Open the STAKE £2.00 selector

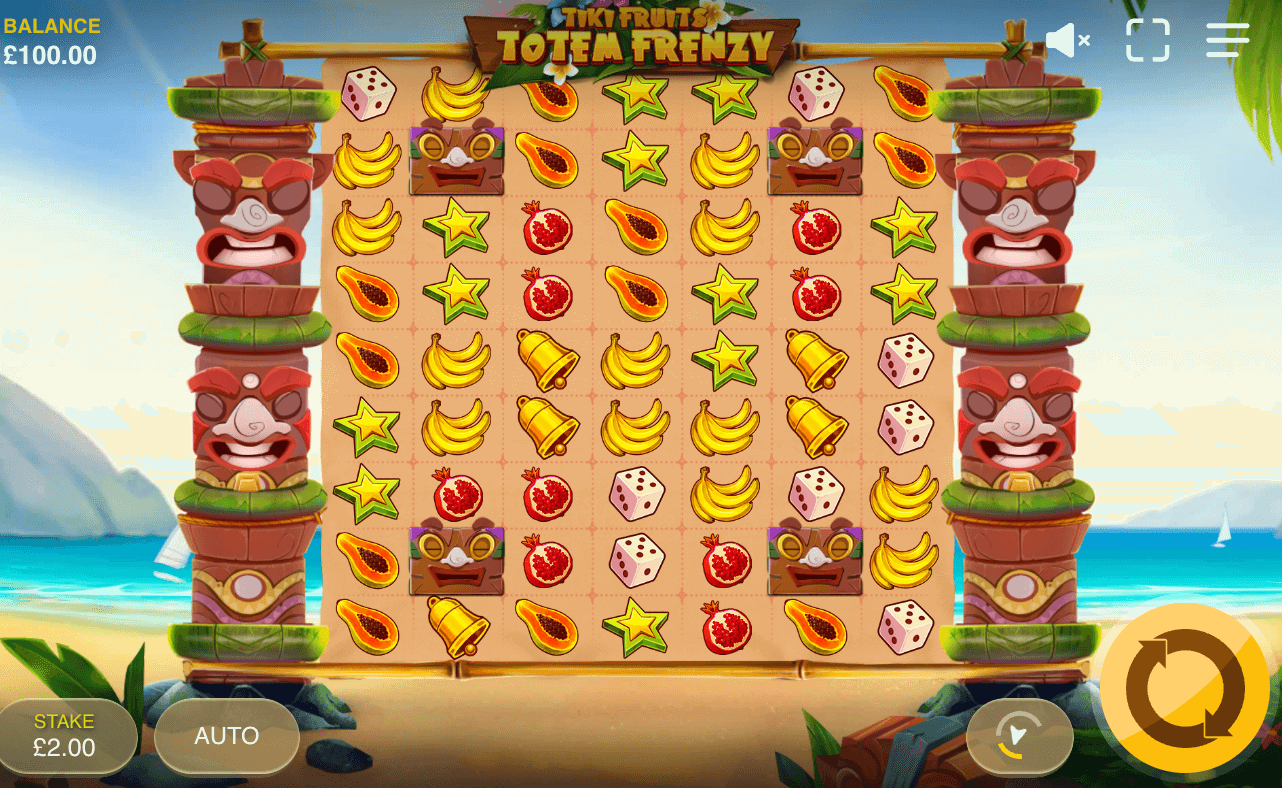pos(64,735)
